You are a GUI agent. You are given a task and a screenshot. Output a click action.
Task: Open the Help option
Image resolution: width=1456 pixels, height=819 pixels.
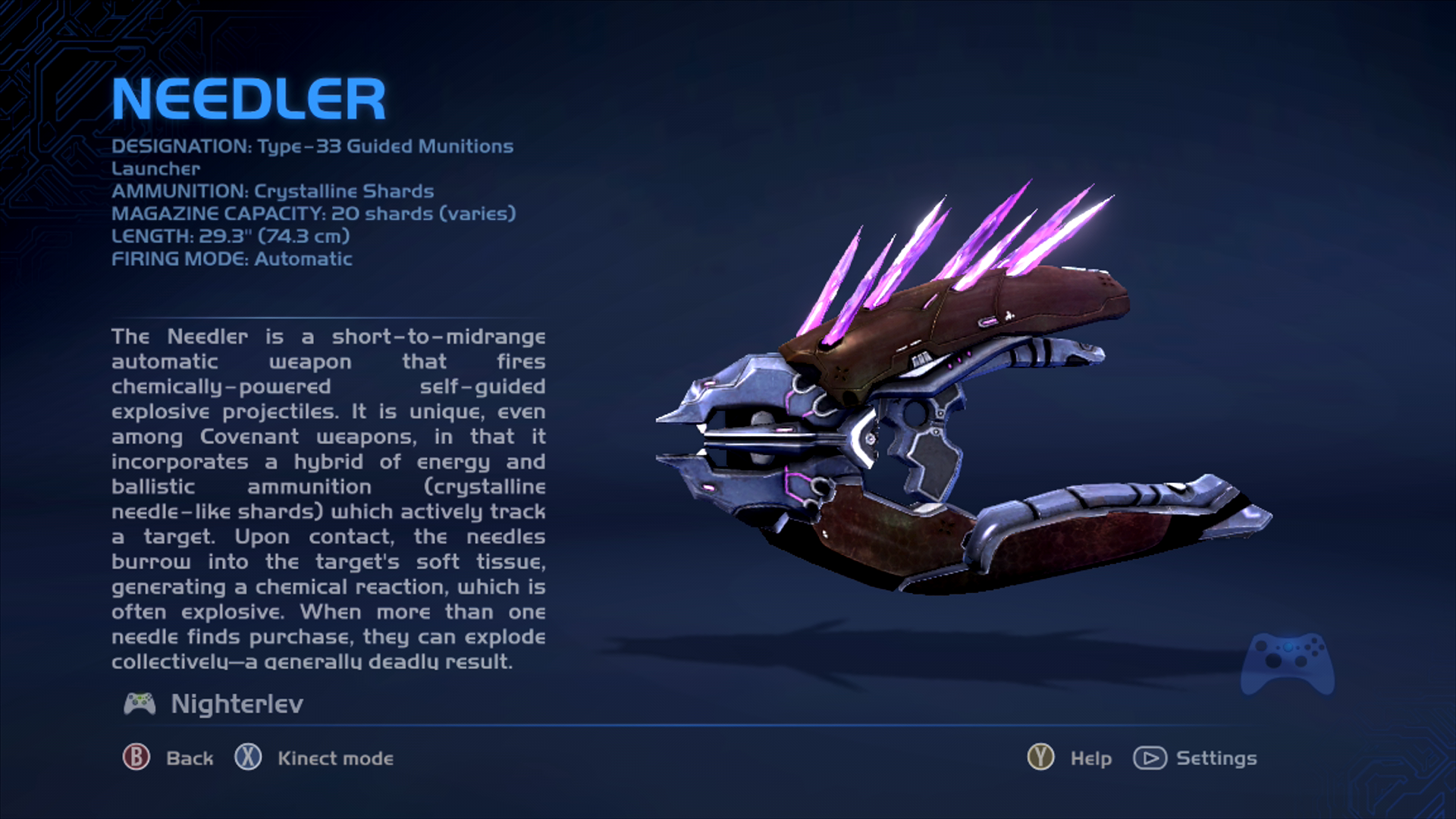click(x=1069, y=758)
